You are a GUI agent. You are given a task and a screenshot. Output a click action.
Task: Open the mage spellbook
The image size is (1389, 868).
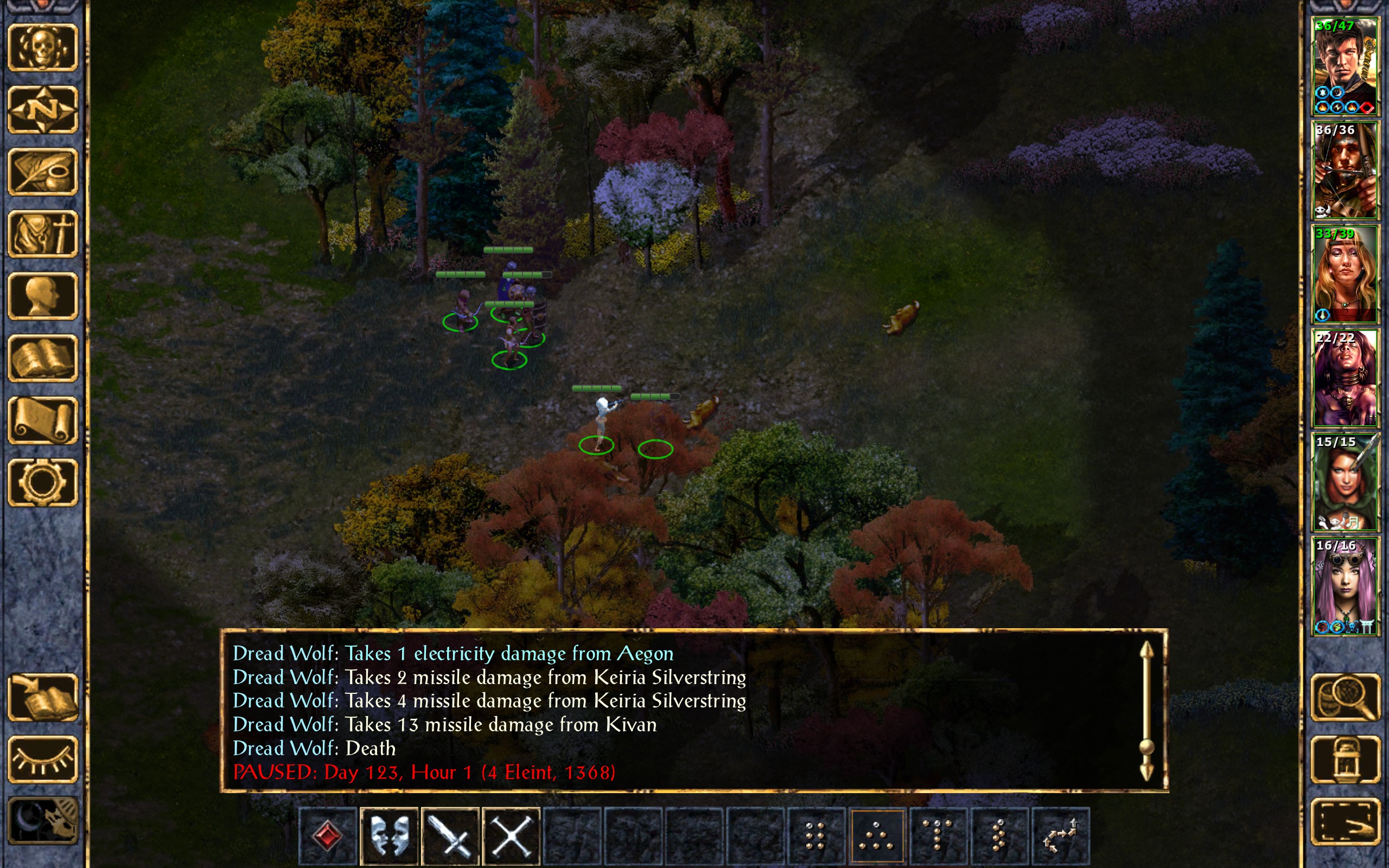tap(42, 358)
